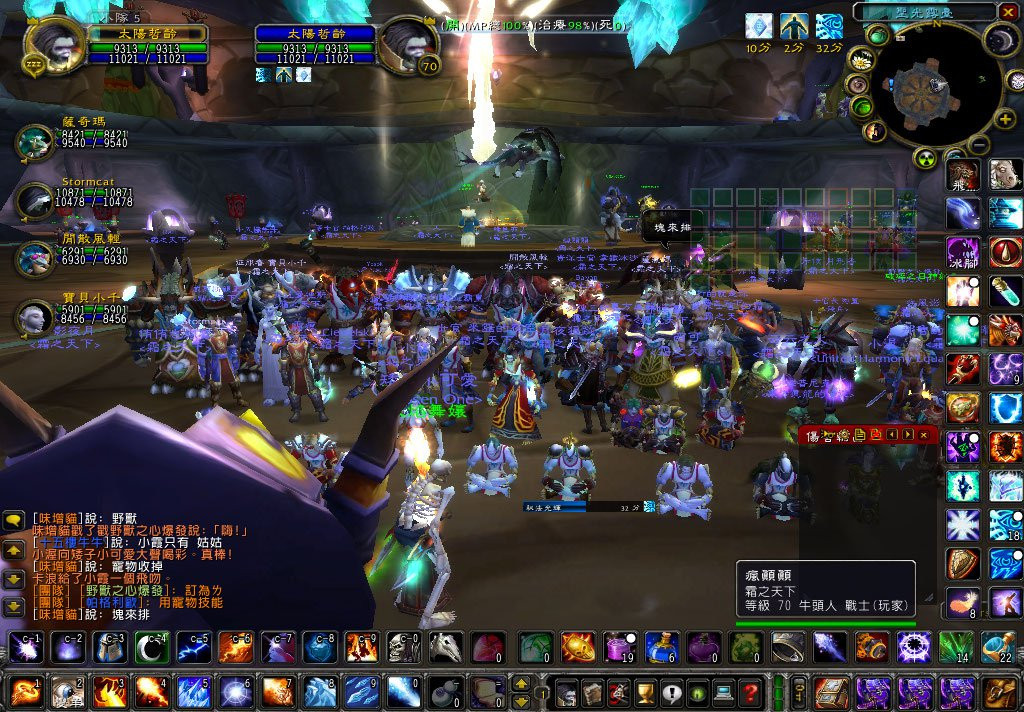Click the minimap zoom-out minus button

coord(980,146)
